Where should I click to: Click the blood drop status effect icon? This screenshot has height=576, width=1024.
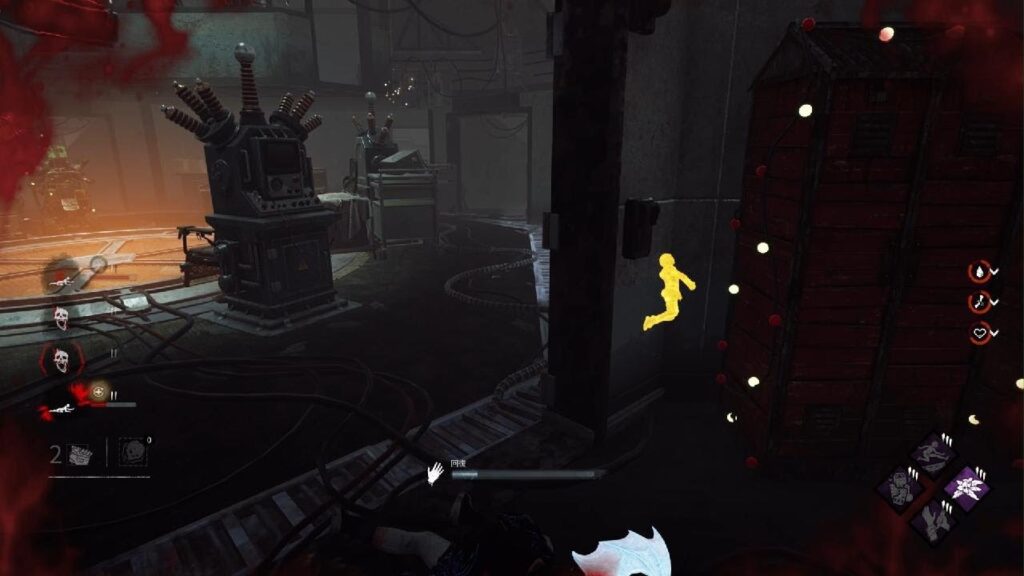[x=978, y=271]
